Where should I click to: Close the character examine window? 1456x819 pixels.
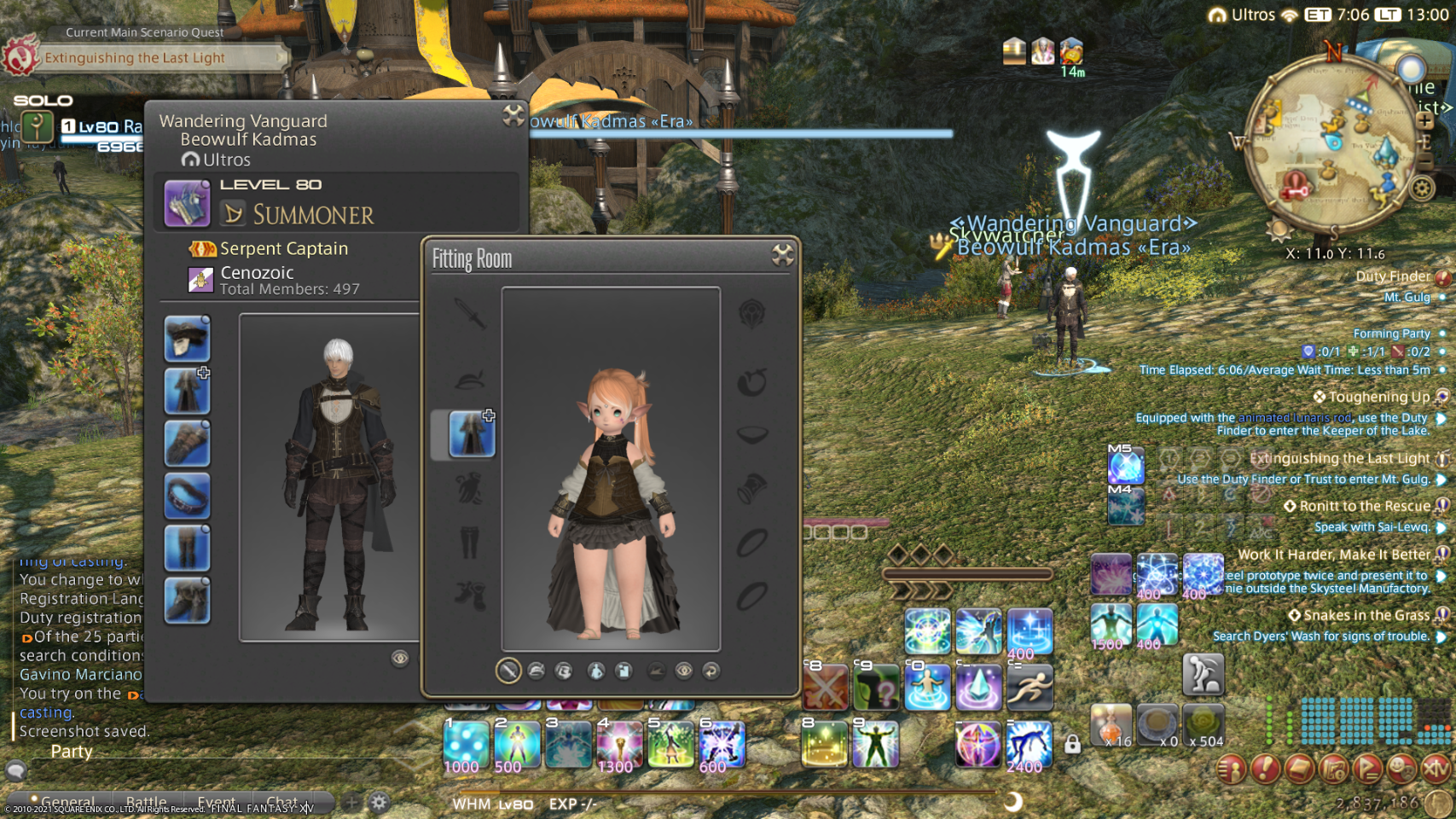click(513, 115)
